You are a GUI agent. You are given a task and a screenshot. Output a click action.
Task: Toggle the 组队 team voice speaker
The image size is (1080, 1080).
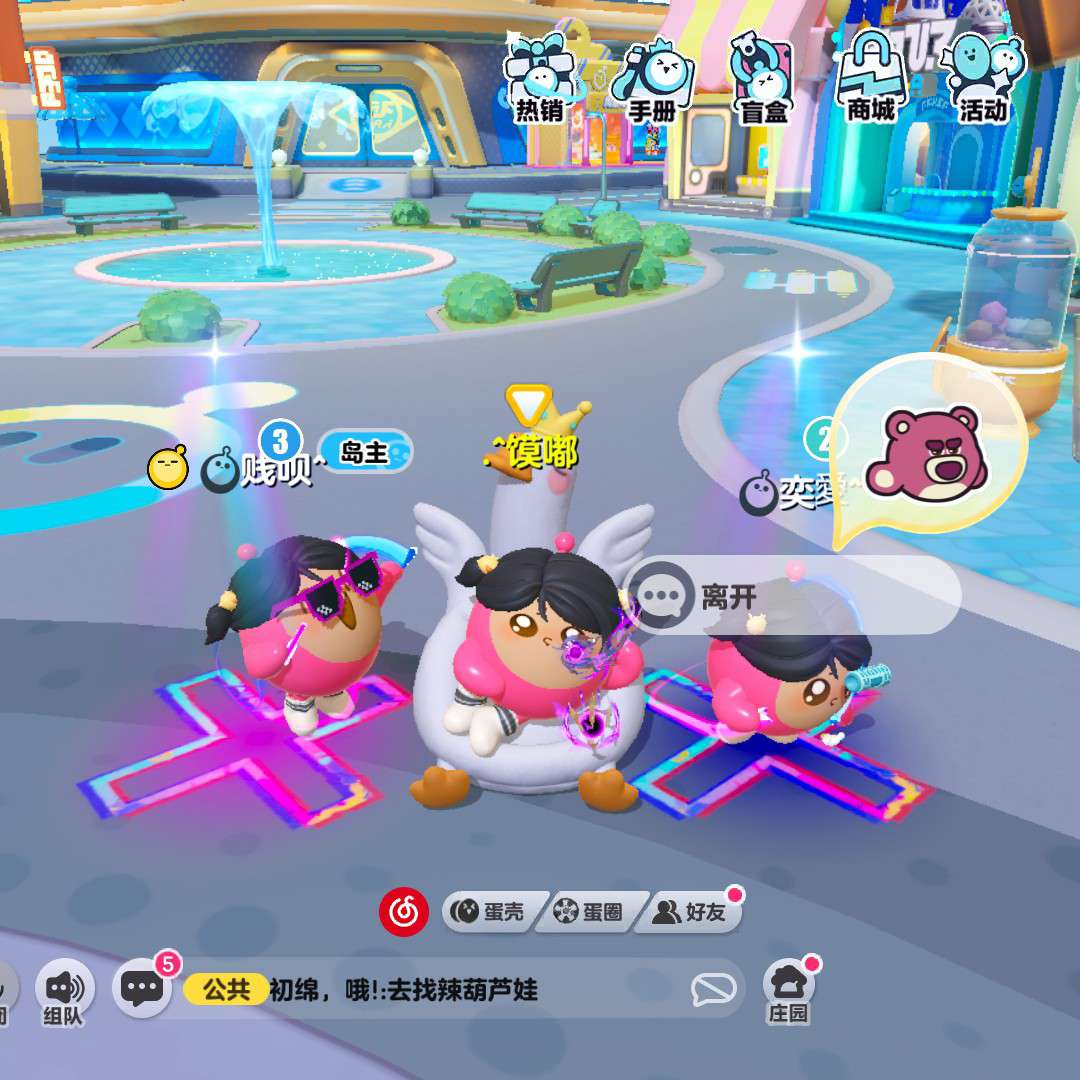[64, 990]
